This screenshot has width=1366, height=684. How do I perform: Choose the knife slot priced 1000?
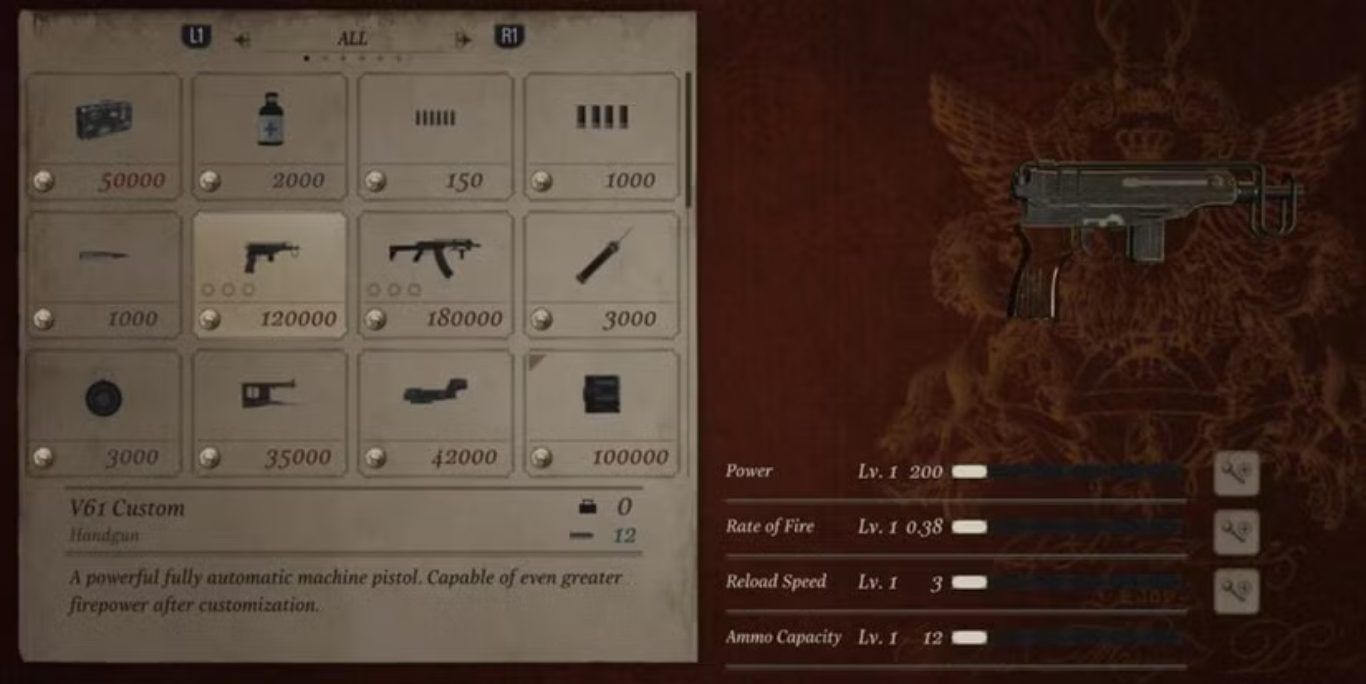(104, 274)
